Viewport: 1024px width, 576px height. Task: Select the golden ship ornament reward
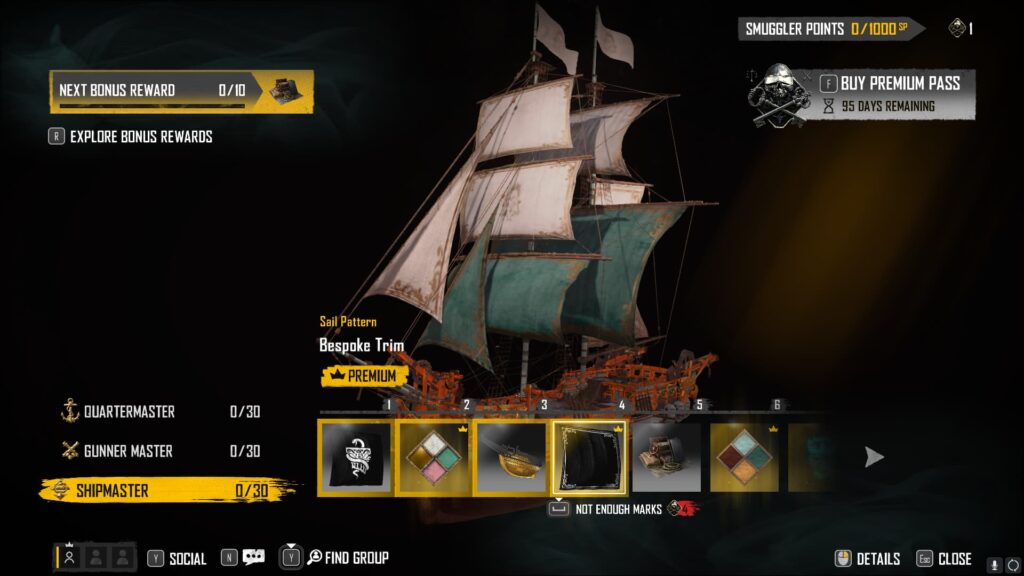(512, 457)
